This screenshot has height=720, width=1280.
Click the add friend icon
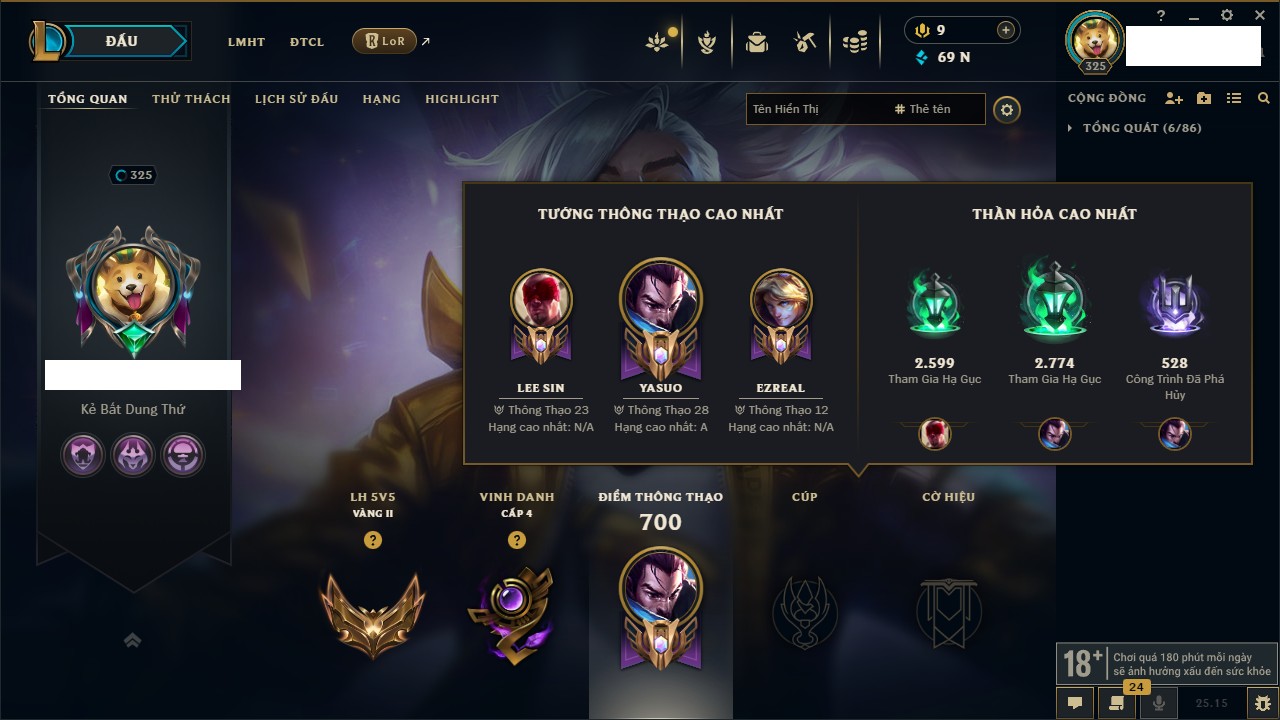1174,98
